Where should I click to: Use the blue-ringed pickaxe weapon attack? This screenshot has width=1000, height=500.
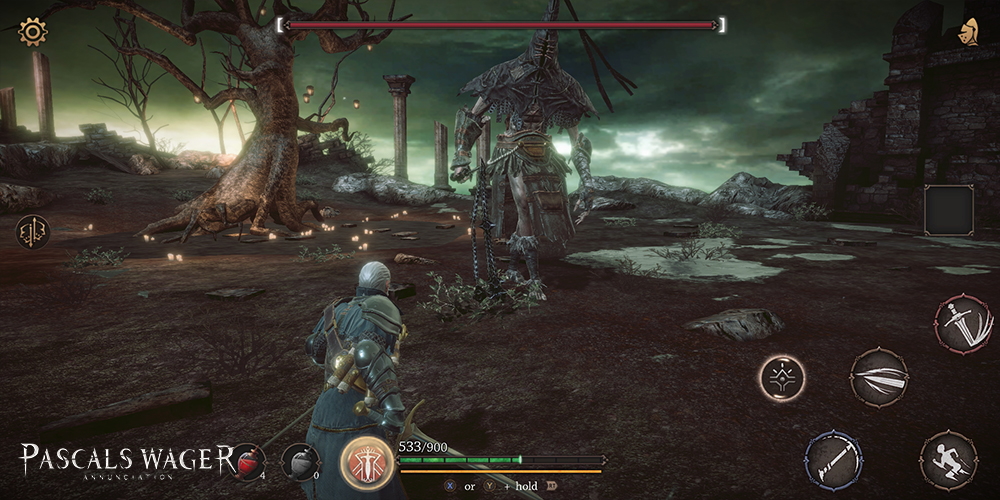833,460
